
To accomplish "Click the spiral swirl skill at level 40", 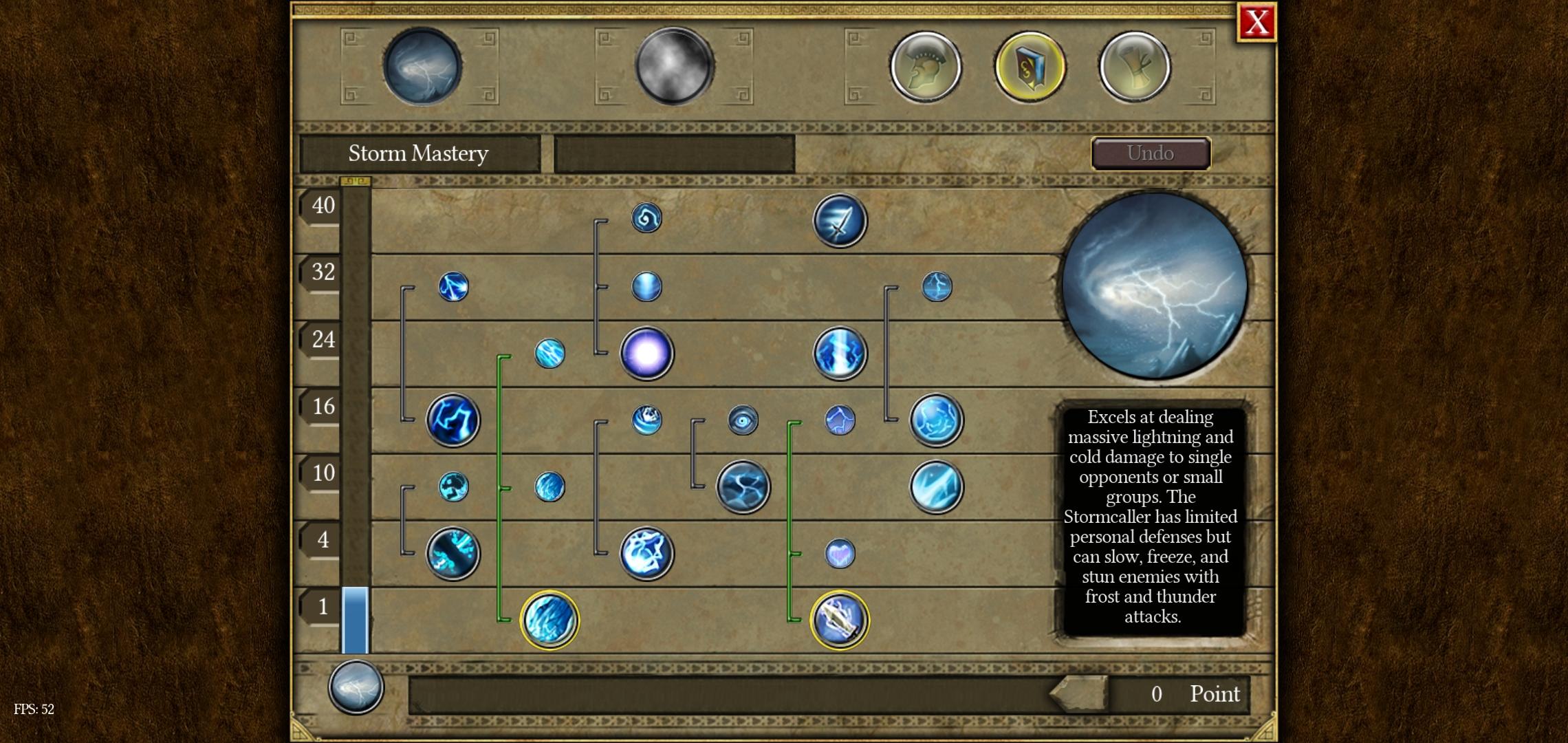I will pyautogui.click(x=646, y=218).
